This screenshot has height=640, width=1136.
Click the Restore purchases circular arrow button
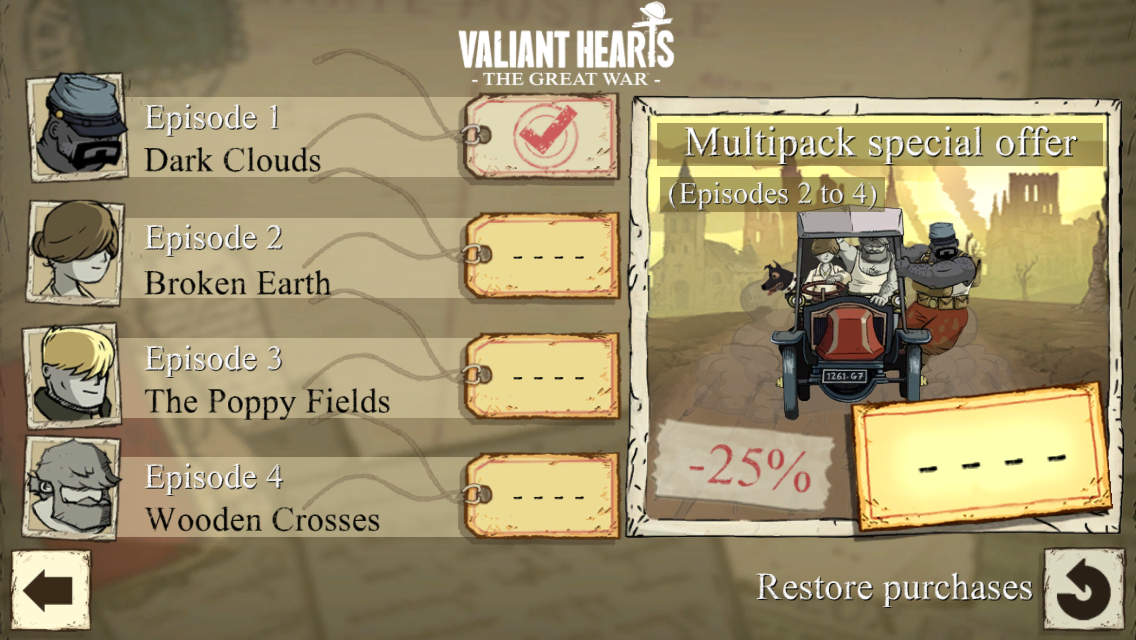(1084, 591)
